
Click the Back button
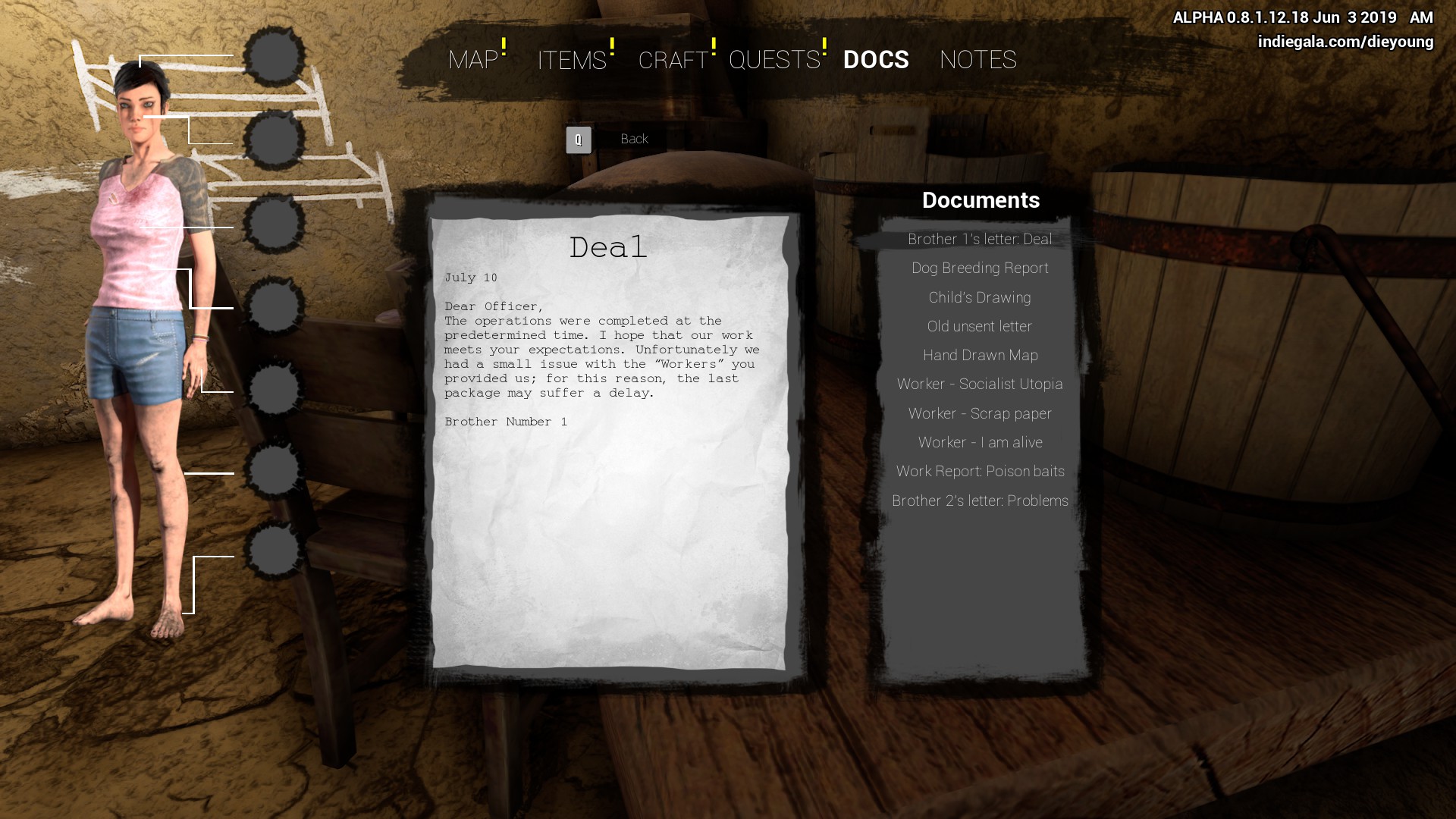click(x=633, y=140)
